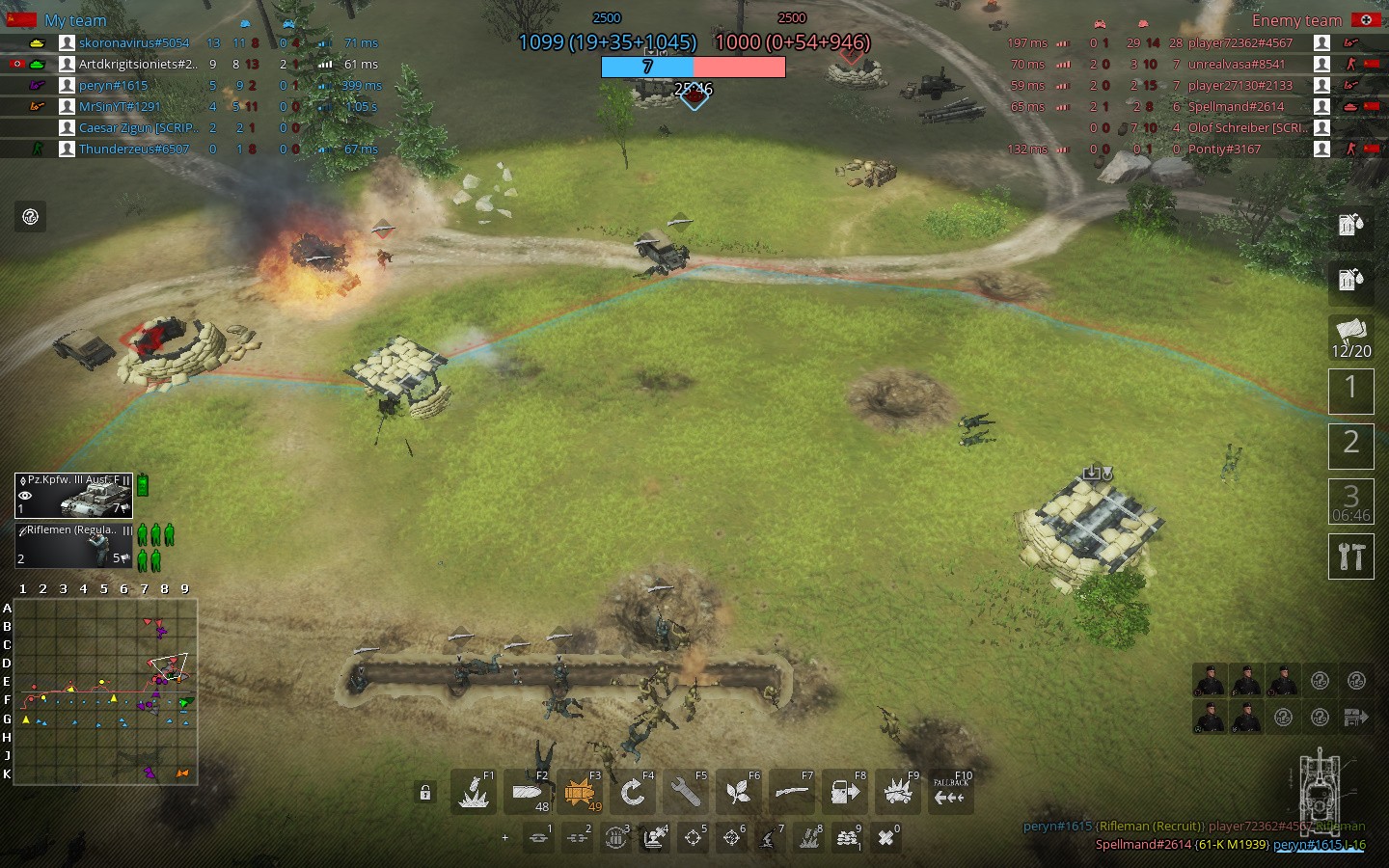Trigger the F9 burning vehicle command
Image resolution: width=1389 pixels, height=868 pixels.
point(898,792)
